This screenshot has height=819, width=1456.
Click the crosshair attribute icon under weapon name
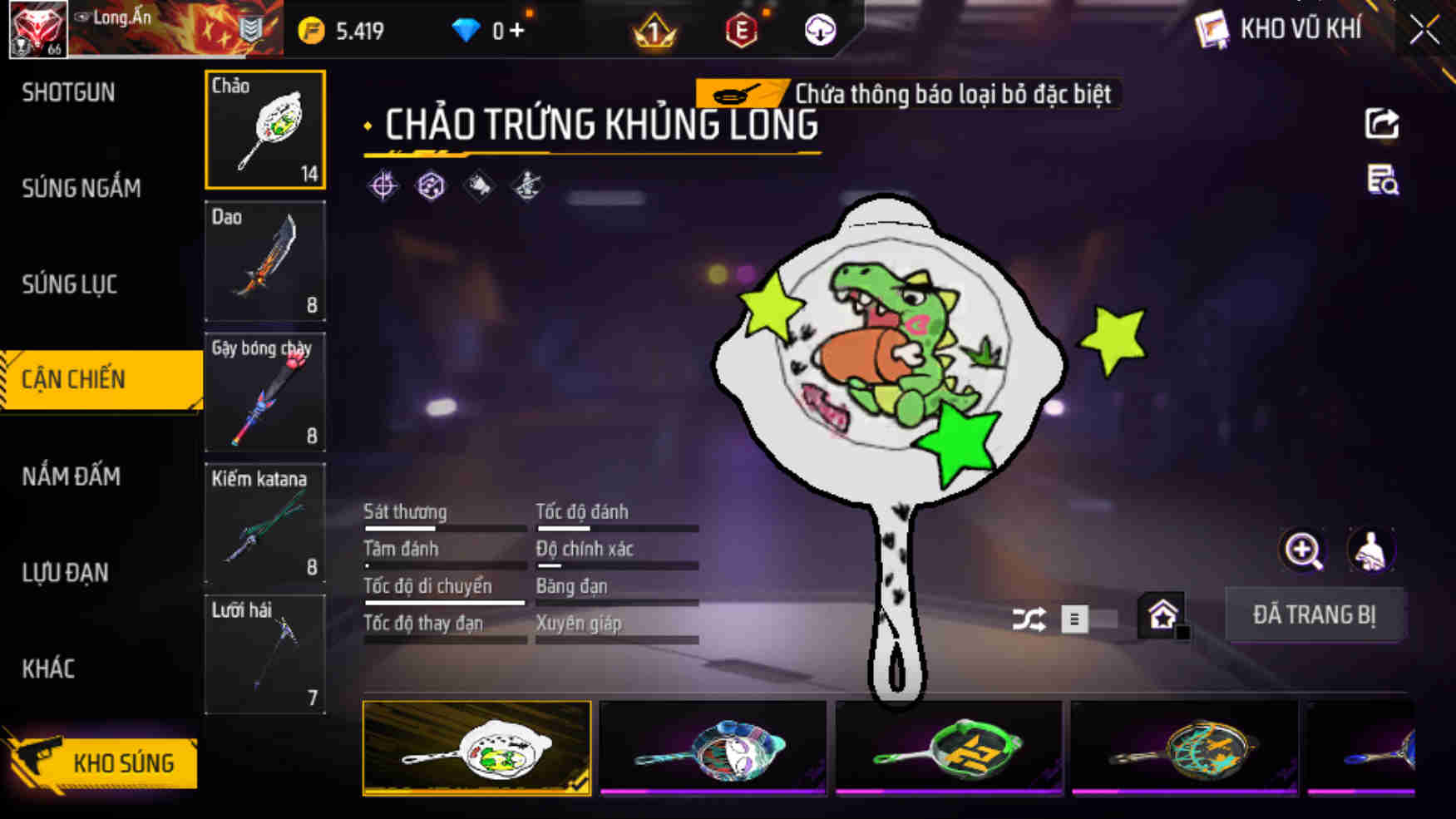point(382,186)
